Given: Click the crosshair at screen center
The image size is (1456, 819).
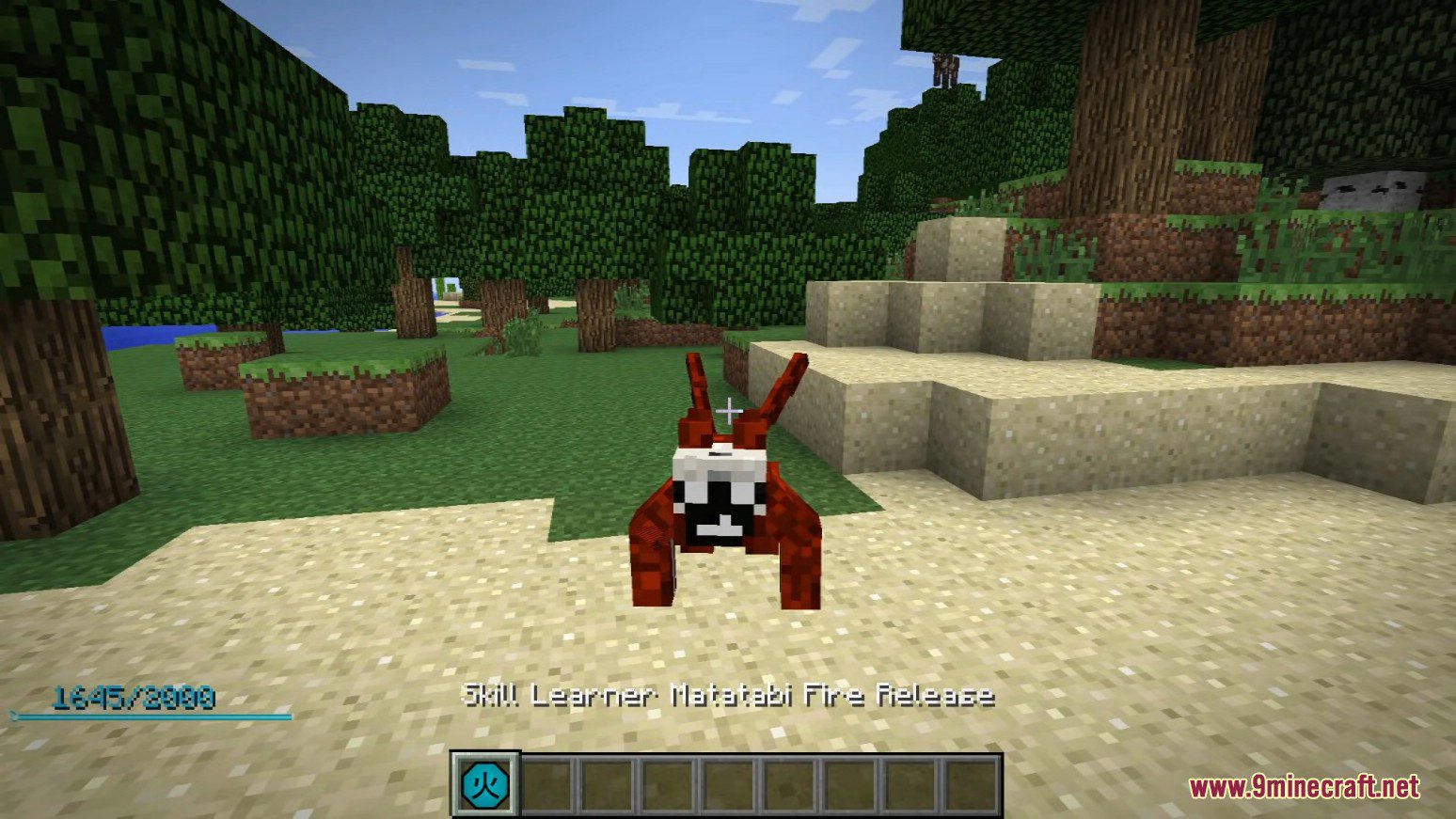Looking at the screenshot, I should click(x=727, y=410).
